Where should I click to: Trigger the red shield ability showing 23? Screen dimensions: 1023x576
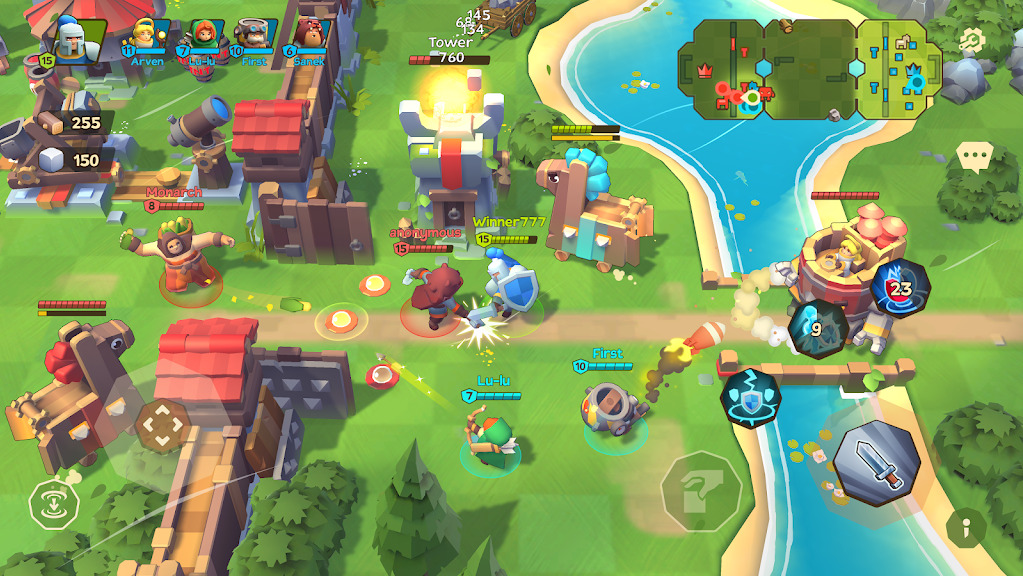[x=900, y=289]
